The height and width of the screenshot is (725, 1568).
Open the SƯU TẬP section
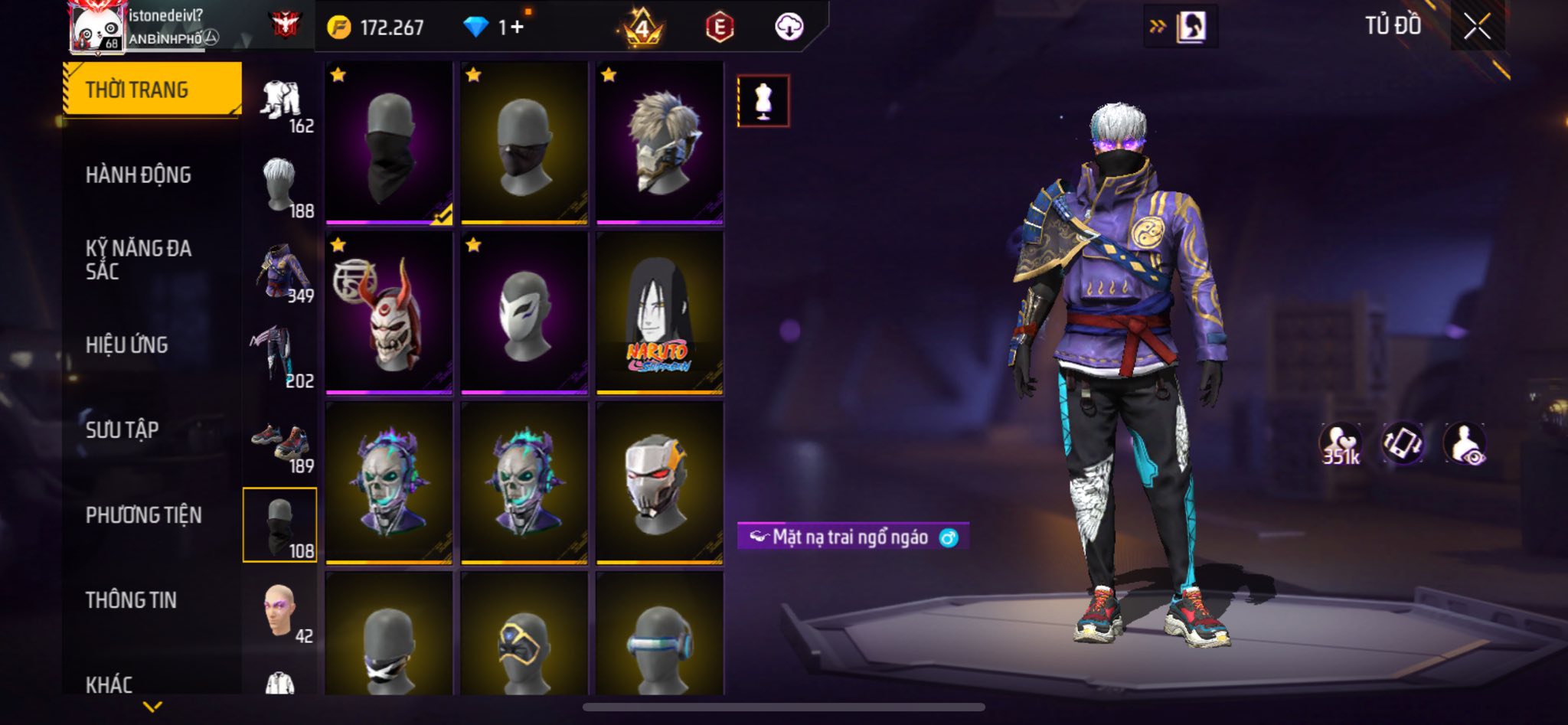tap(122, 430)
